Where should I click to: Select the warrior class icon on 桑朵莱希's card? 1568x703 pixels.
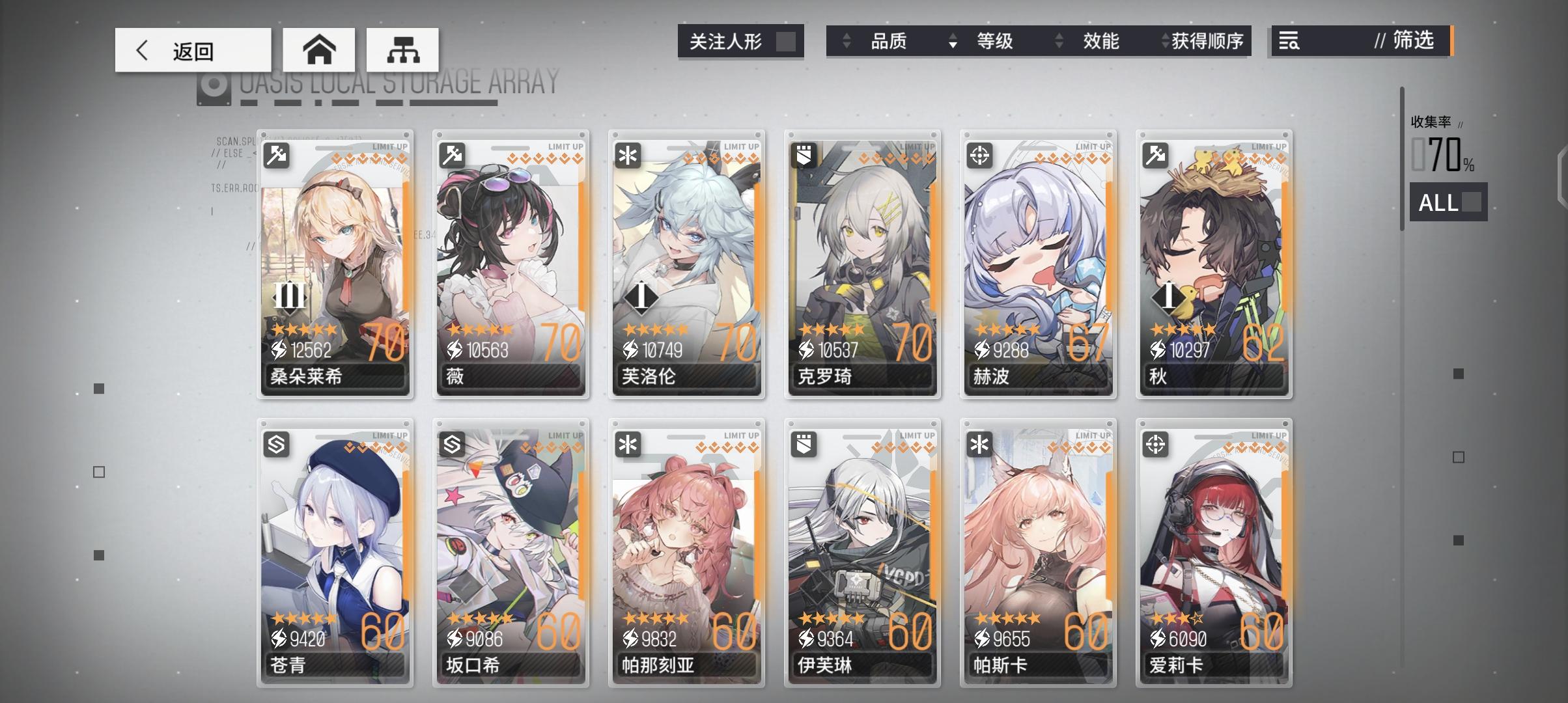click(276, 154)
